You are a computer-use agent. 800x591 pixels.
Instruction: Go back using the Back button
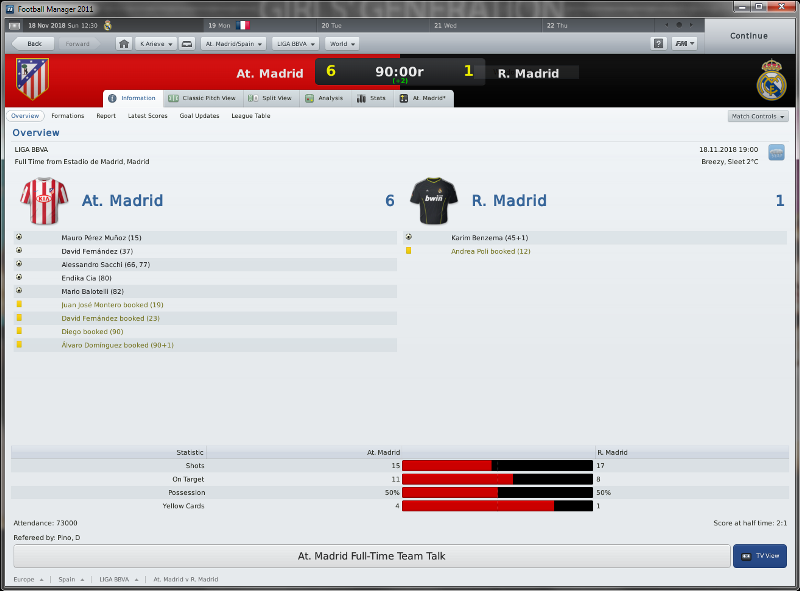coord(29,44)
